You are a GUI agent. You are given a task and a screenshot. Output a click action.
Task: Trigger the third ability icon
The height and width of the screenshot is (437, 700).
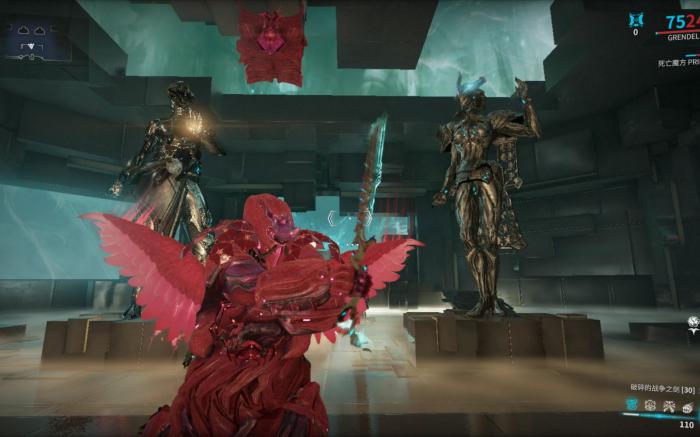point(669,404)
